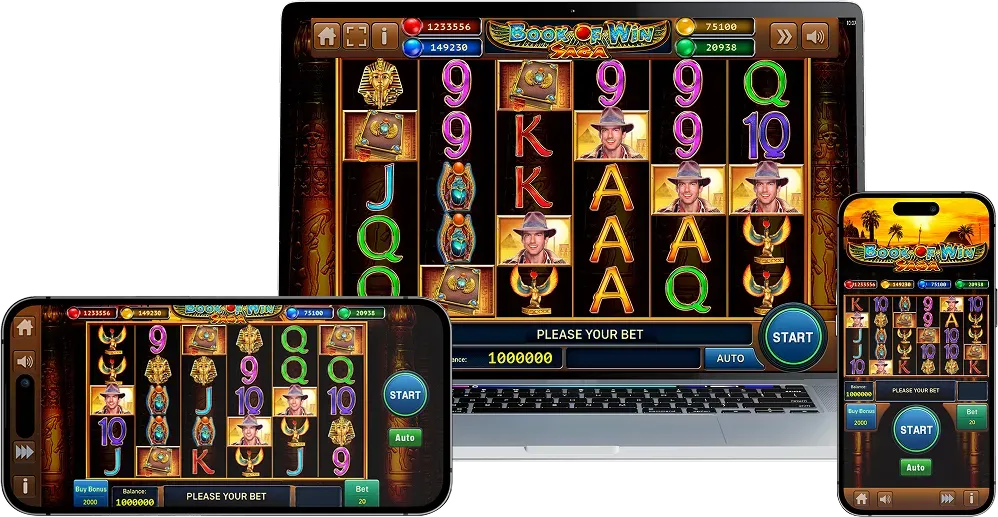The image size is (998, 517).
Task: Toggle fullscreen on the laptop game
Action: tap(355, 37)
